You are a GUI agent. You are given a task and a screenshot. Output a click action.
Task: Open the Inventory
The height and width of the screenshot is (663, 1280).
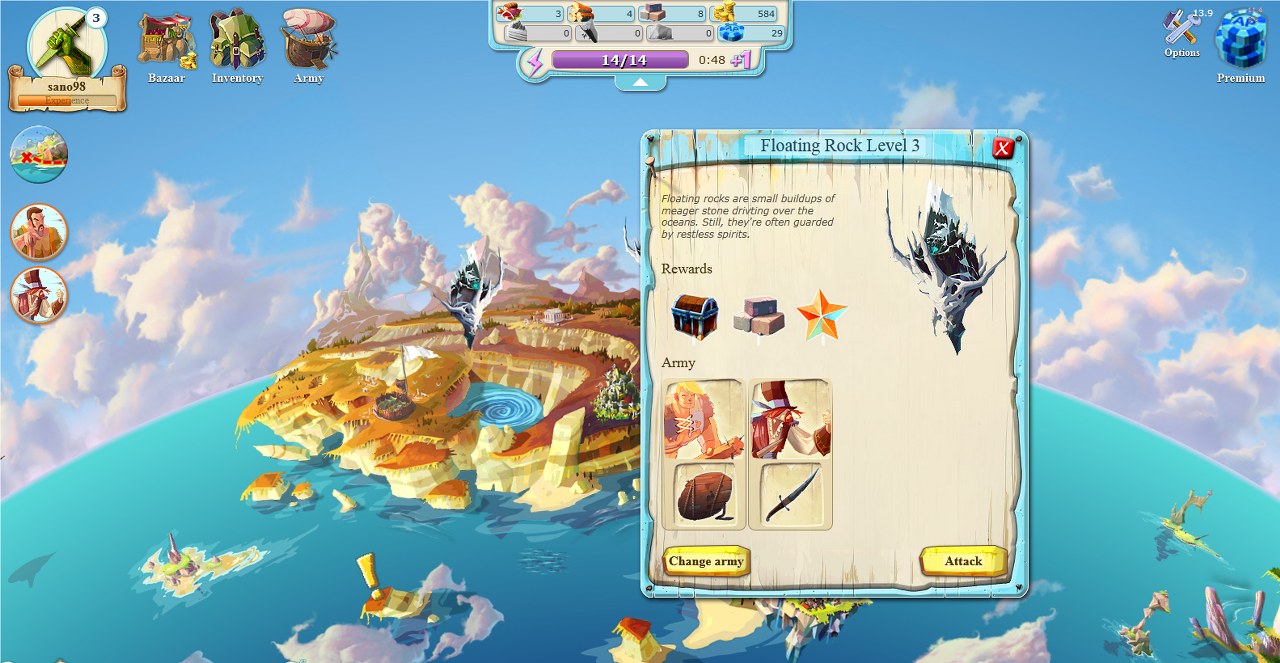(237, 46)
